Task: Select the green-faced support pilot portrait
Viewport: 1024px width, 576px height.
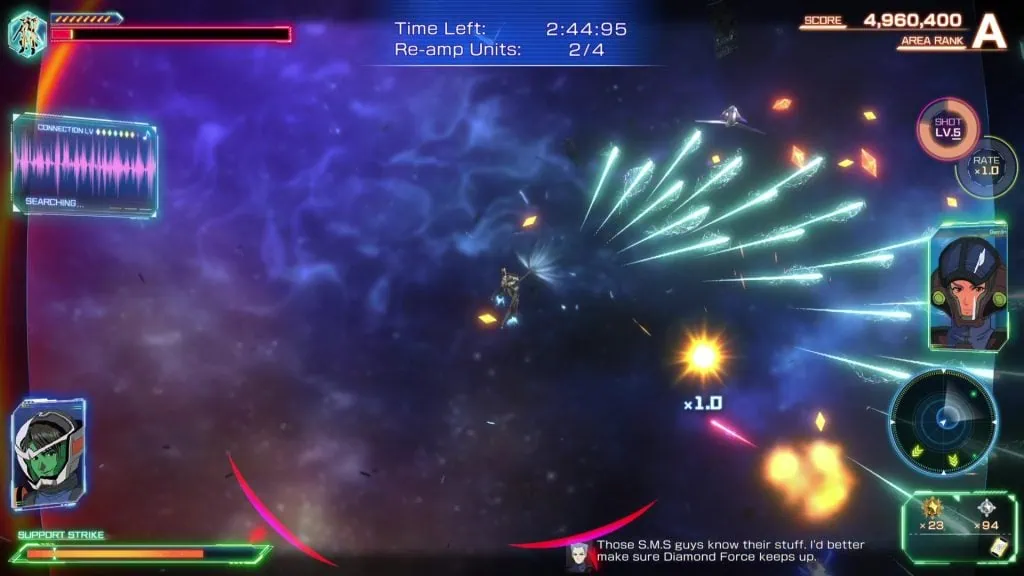Action: tap(47, 453)
